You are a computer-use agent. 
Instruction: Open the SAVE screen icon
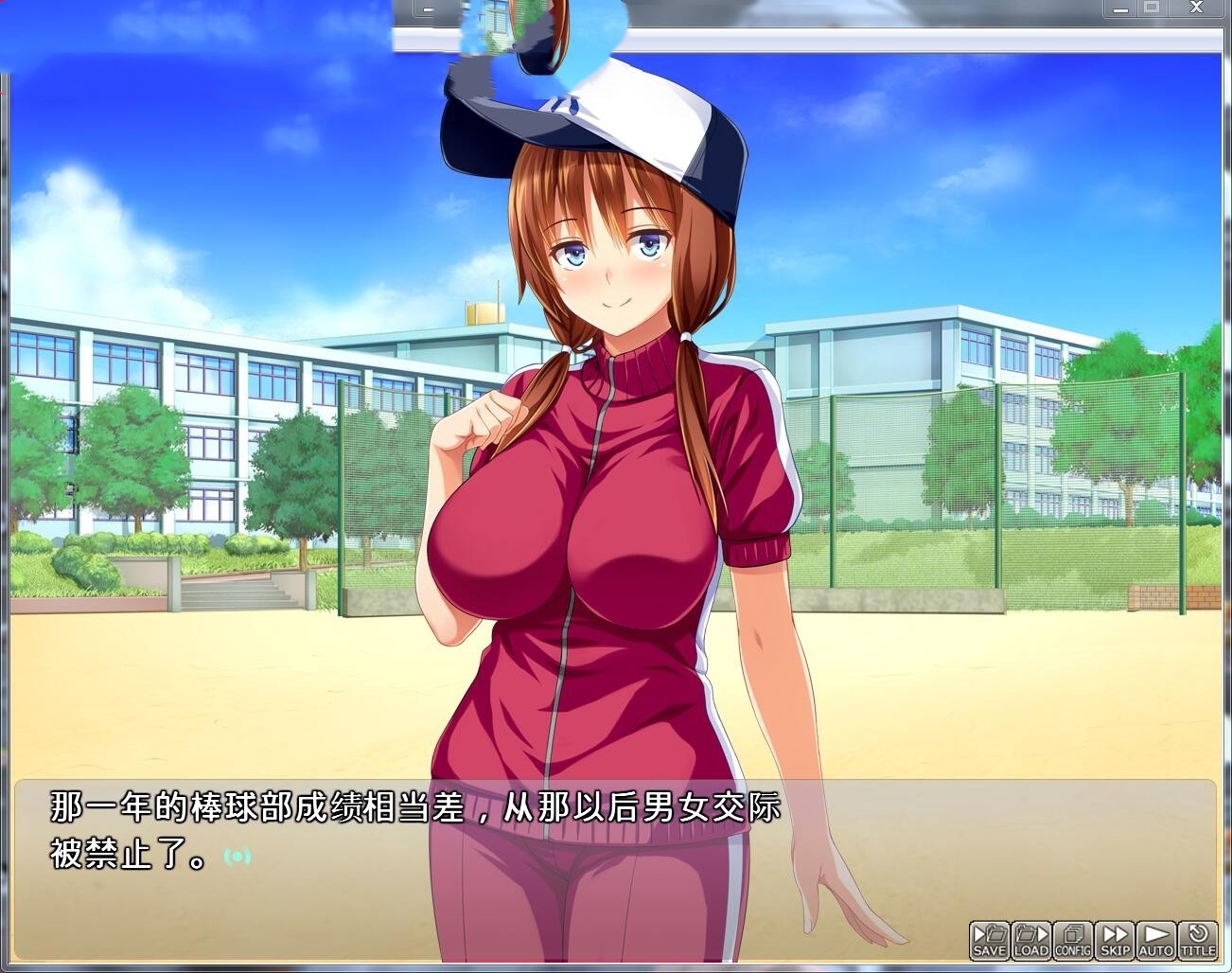(x=989, y=939)
